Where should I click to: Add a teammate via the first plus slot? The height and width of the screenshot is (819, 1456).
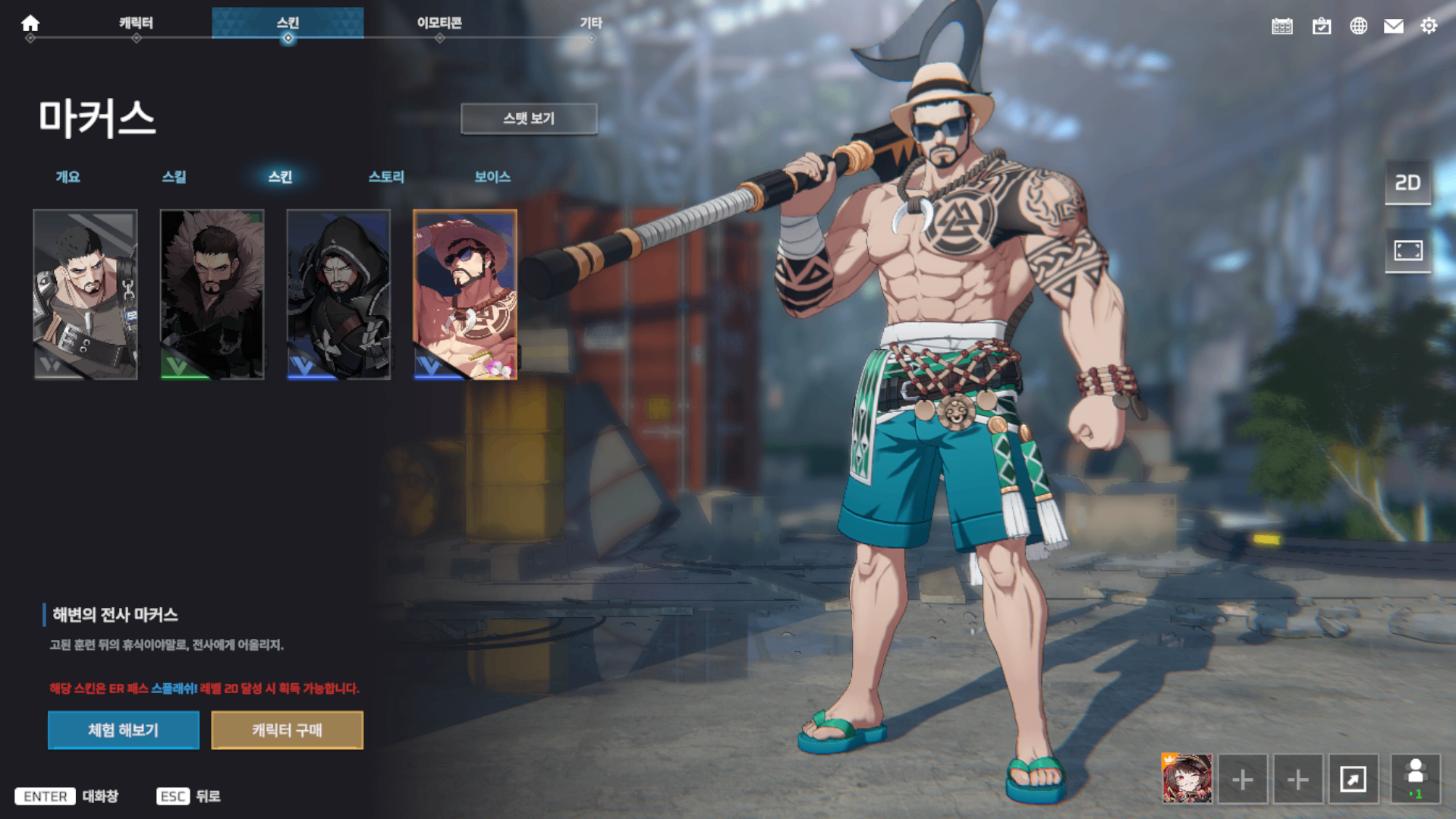click(1242, 779)
